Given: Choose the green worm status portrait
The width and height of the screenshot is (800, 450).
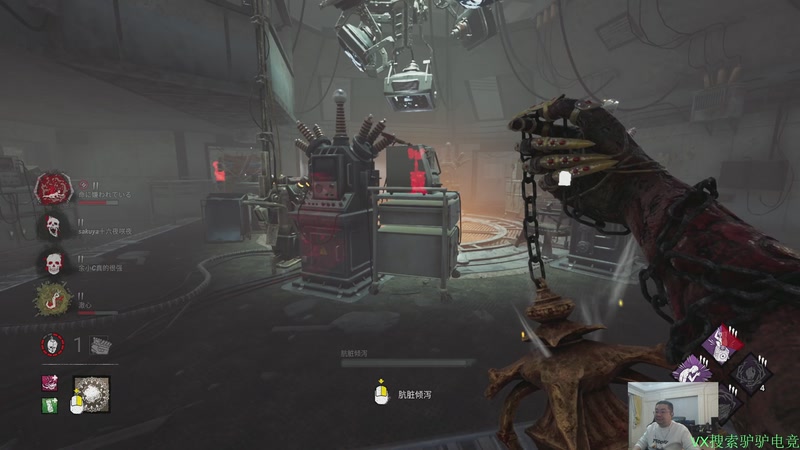Looking at the screenshot, I should click(52, 297).
